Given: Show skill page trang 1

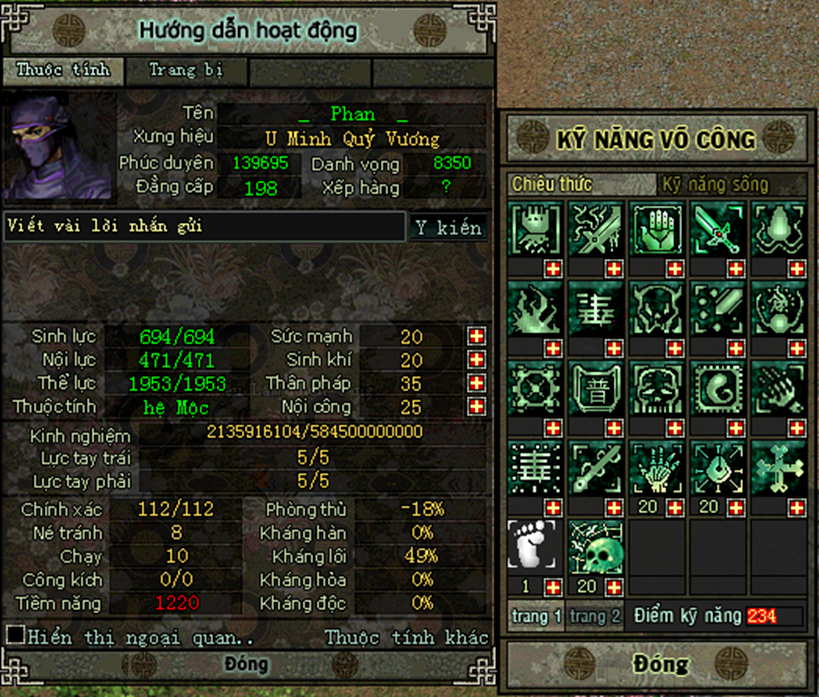Looking at the screenshot, I should click(x=537, y=617).
